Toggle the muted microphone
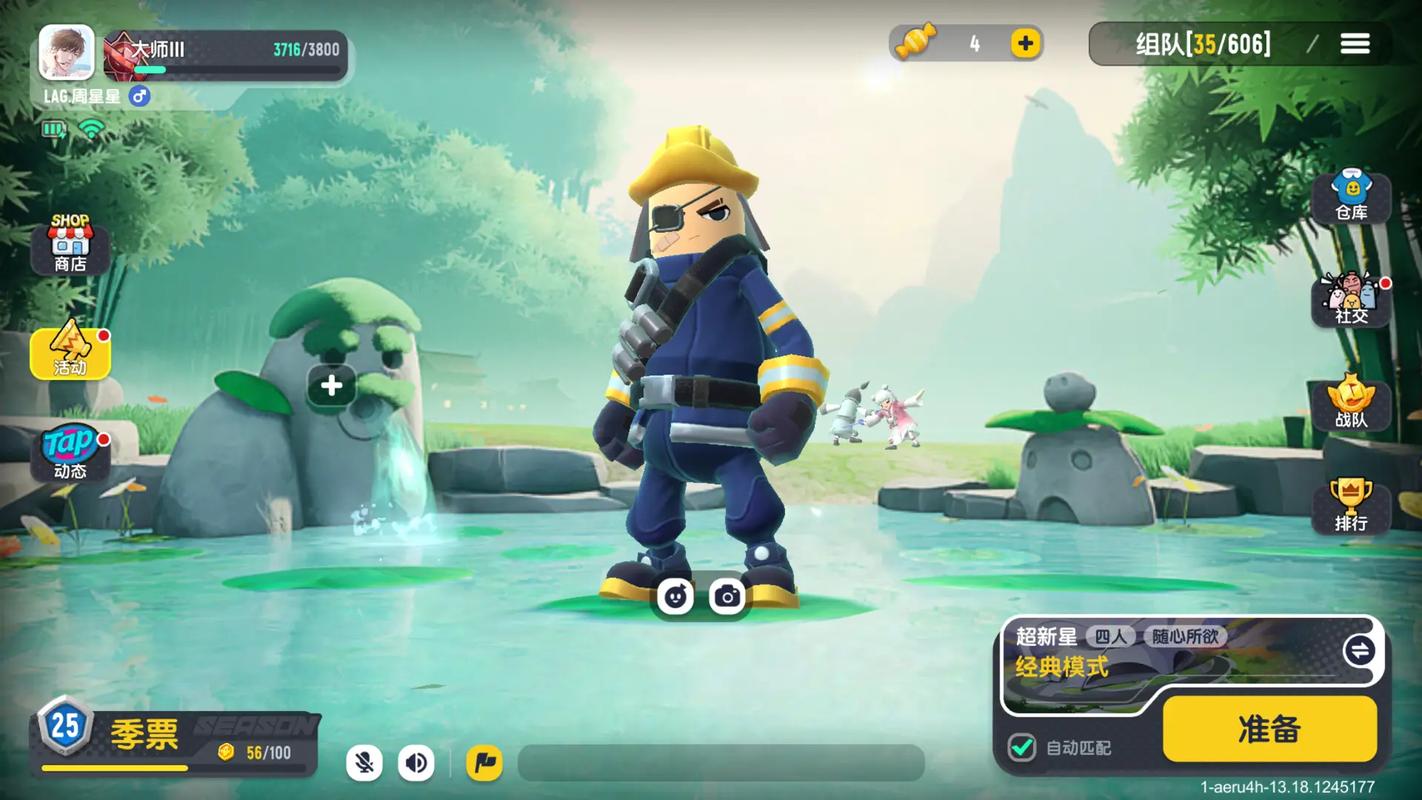This screenshot has height=800, width=1422. (x=365, y=763)
